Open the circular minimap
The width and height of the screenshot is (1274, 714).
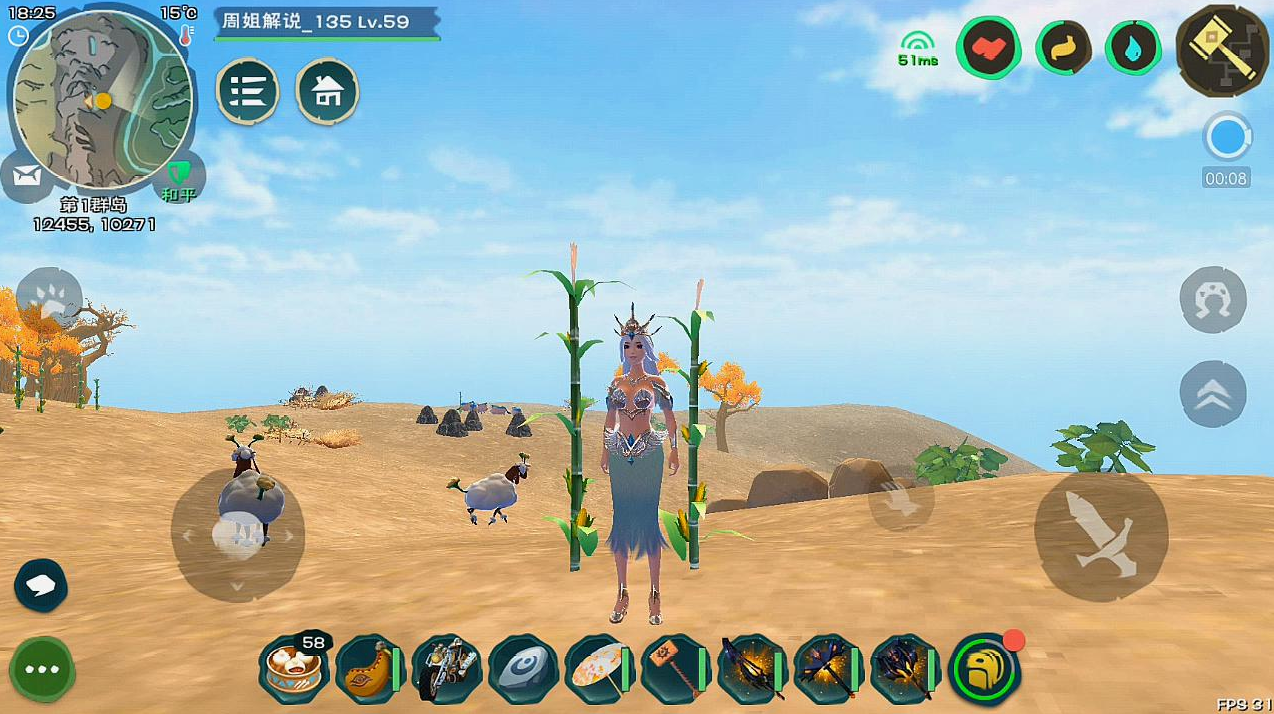[x=101, y=99]
